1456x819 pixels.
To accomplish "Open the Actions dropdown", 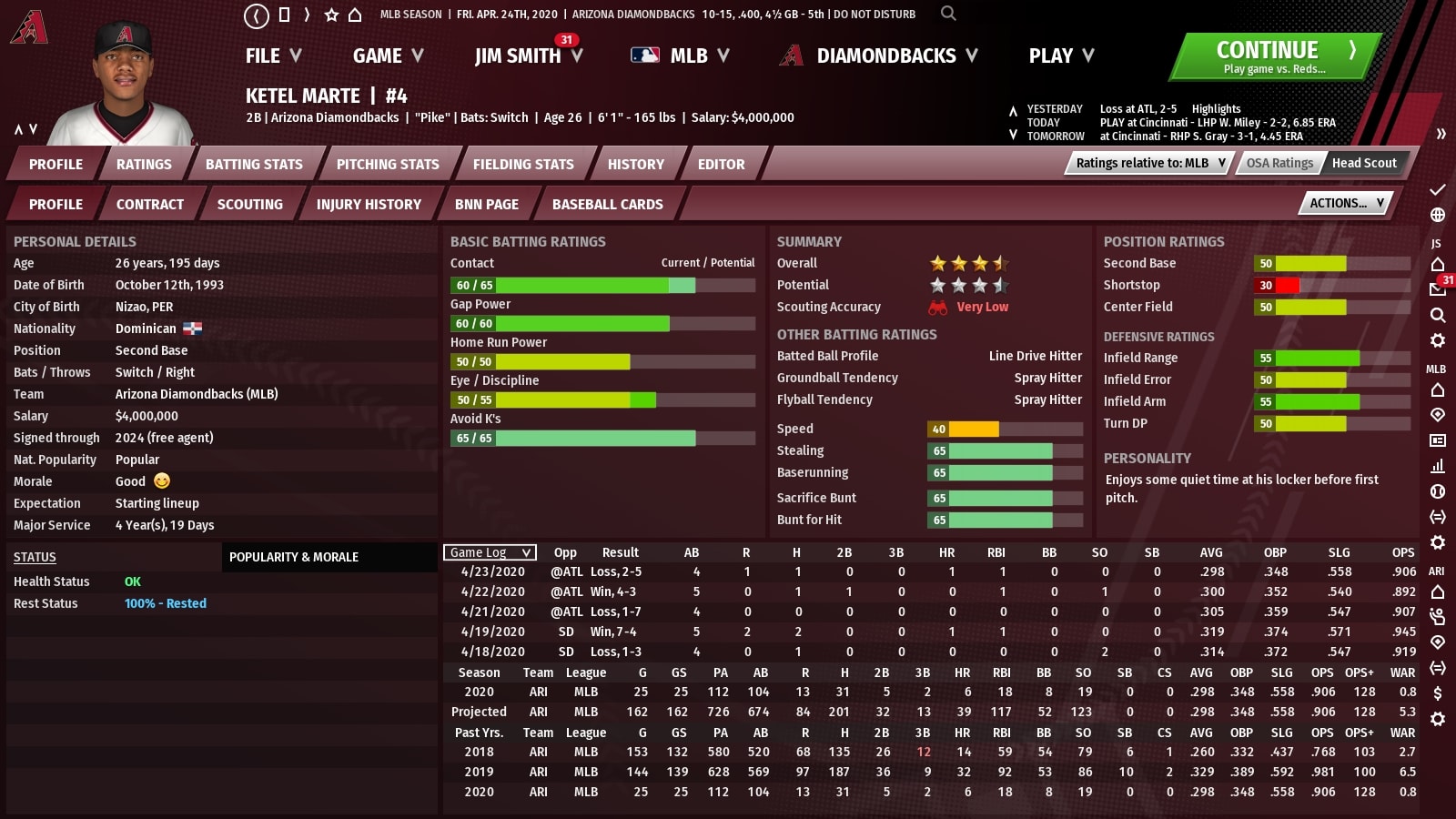I will click(x=1346, y=204).
